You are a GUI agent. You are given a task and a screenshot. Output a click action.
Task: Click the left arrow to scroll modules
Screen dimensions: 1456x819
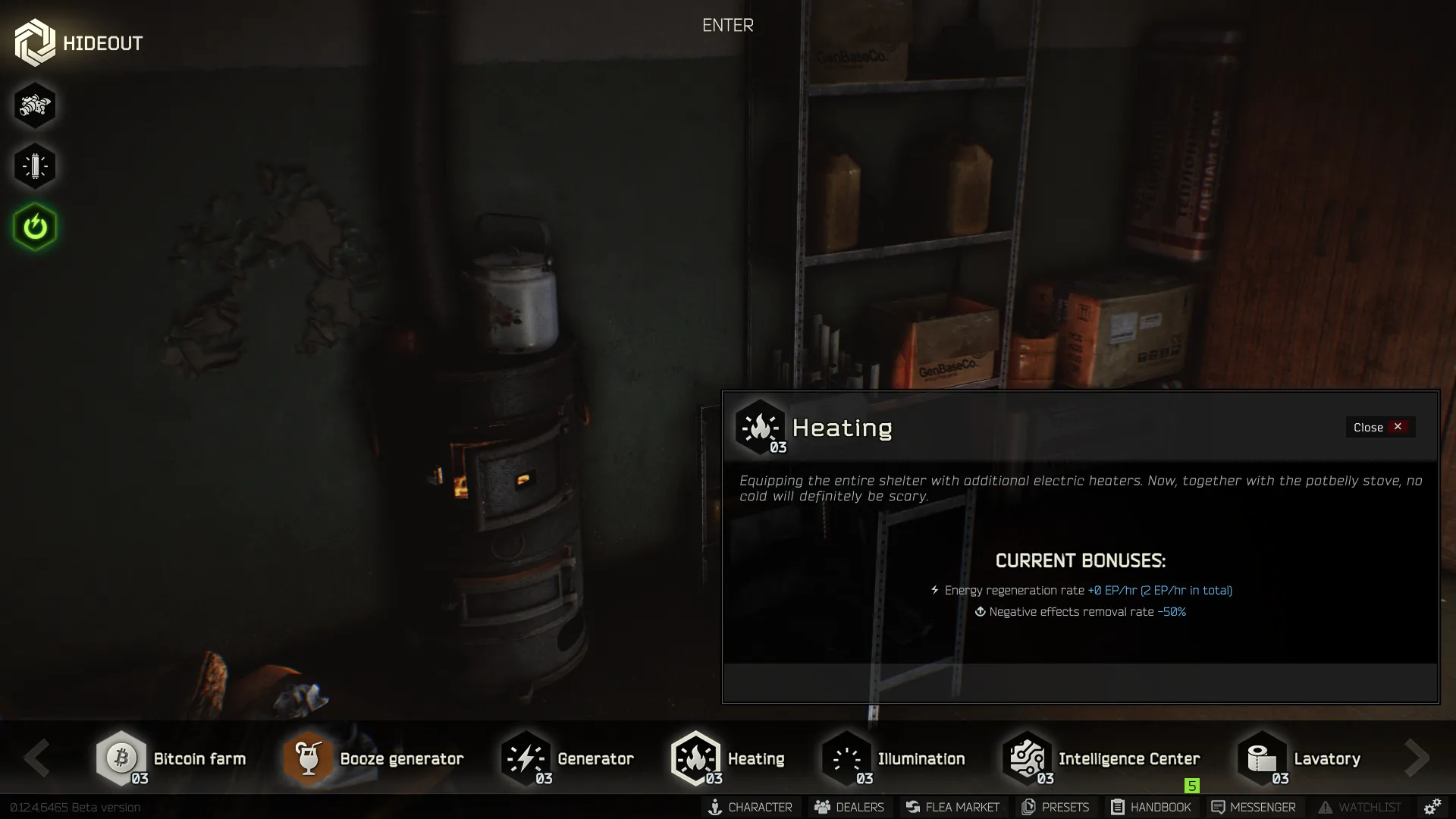[36, 758]
